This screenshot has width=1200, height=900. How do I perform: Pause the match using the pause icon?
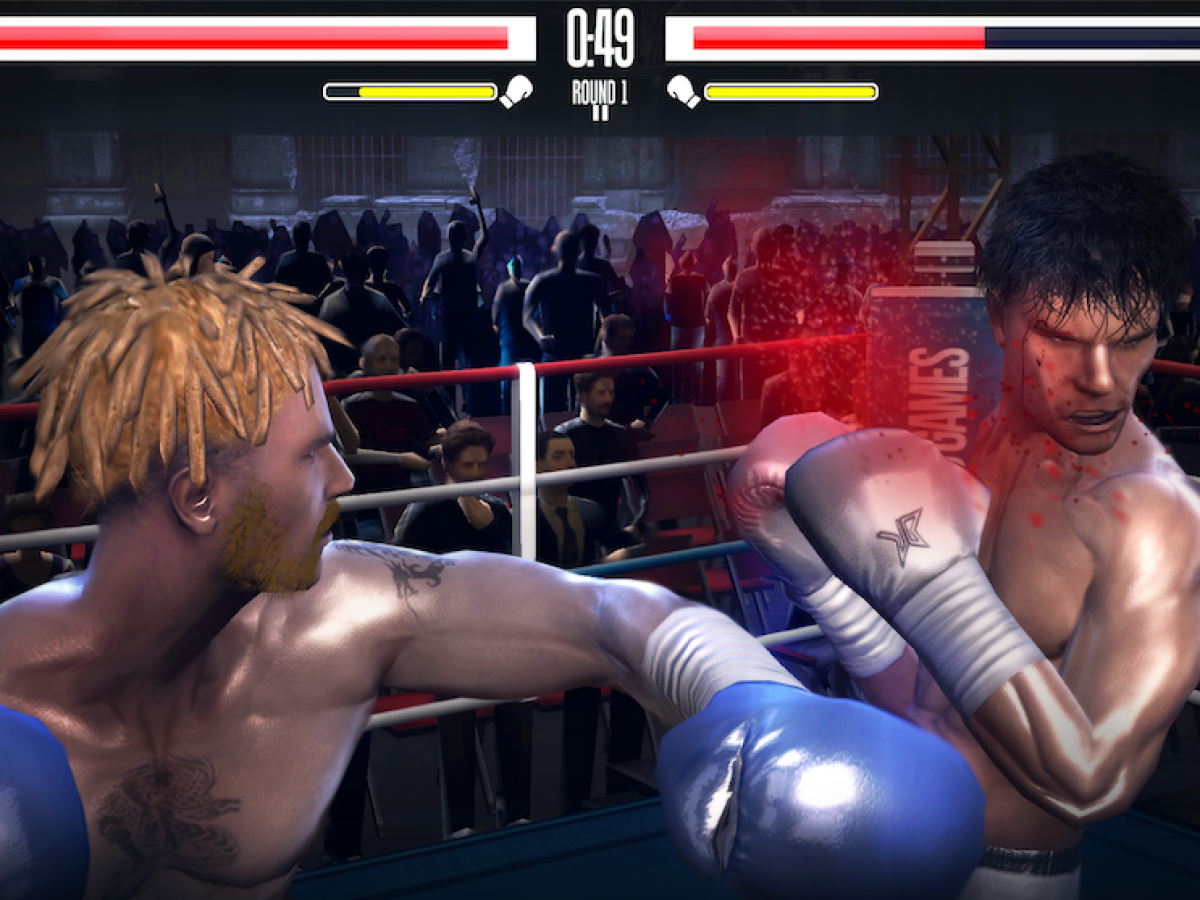[x=600, y=114]
